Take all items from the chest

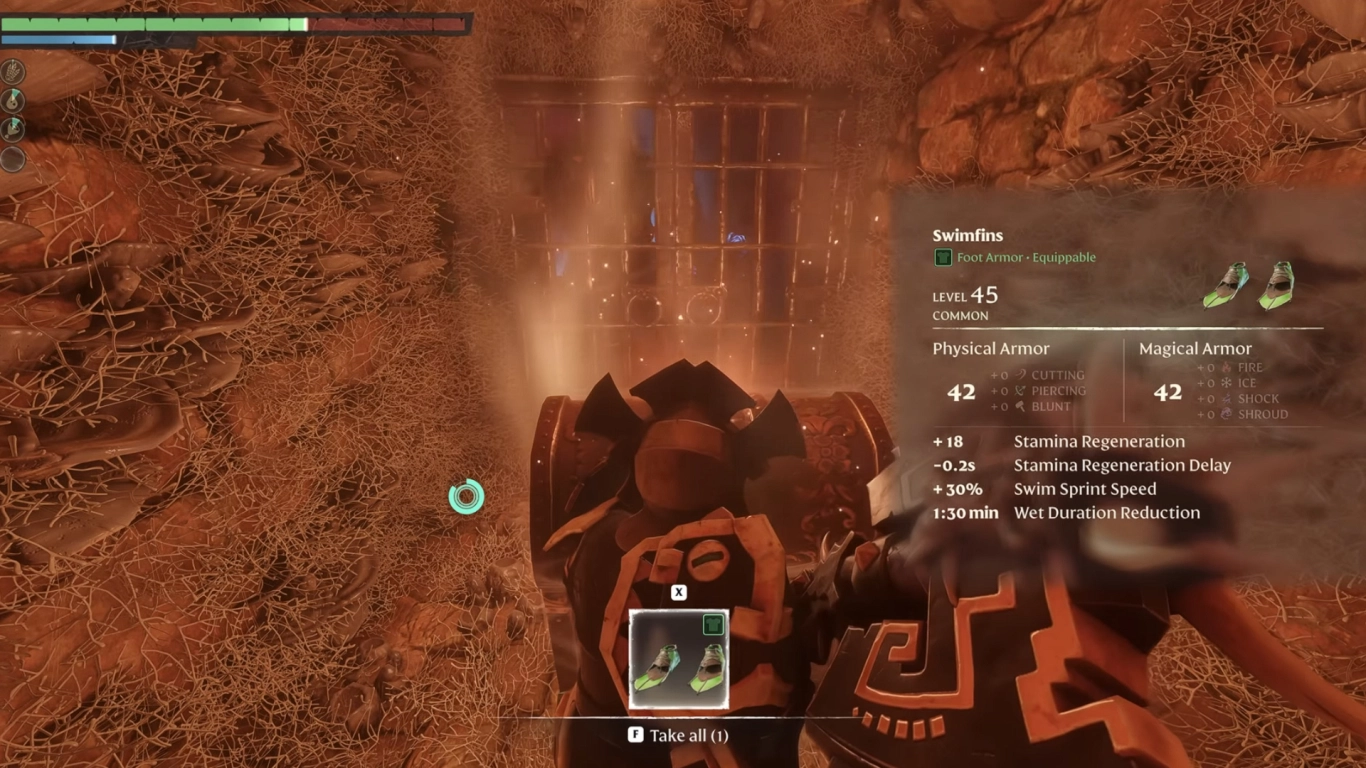click(678, 736)
